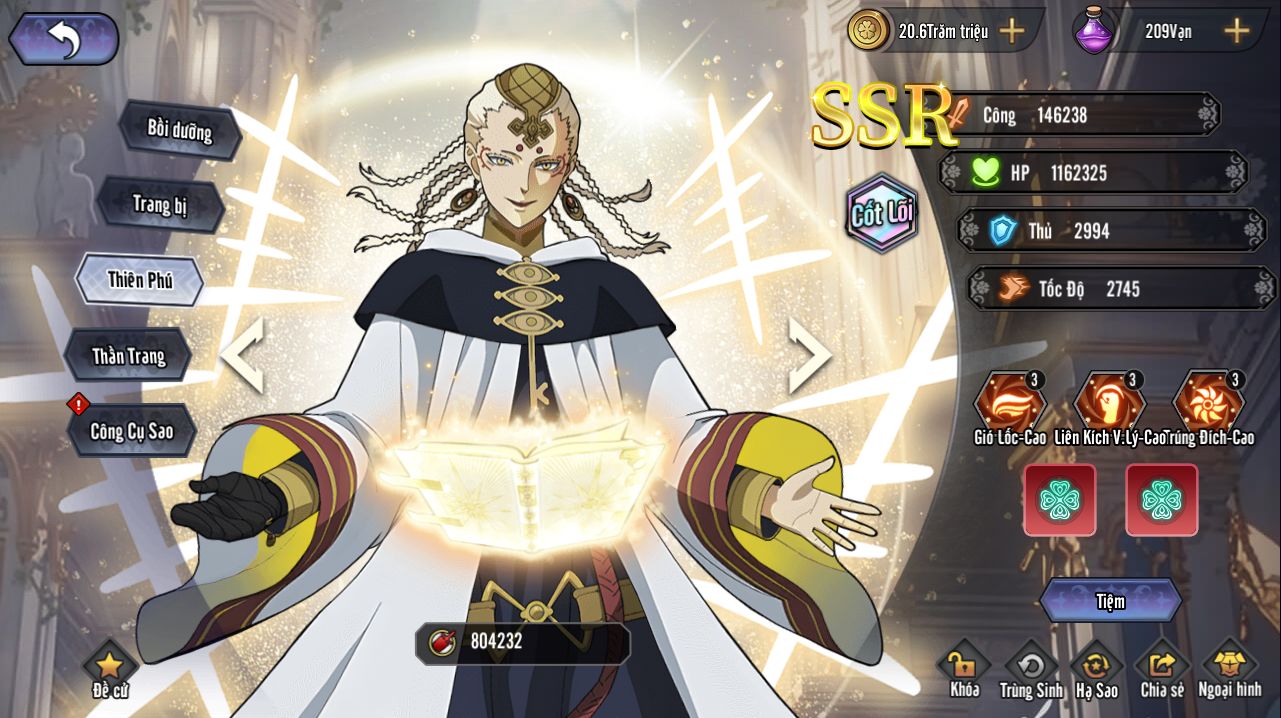Open the Đề cử star recommendation
1281x718 pixels.
click(x=110, y=668)
